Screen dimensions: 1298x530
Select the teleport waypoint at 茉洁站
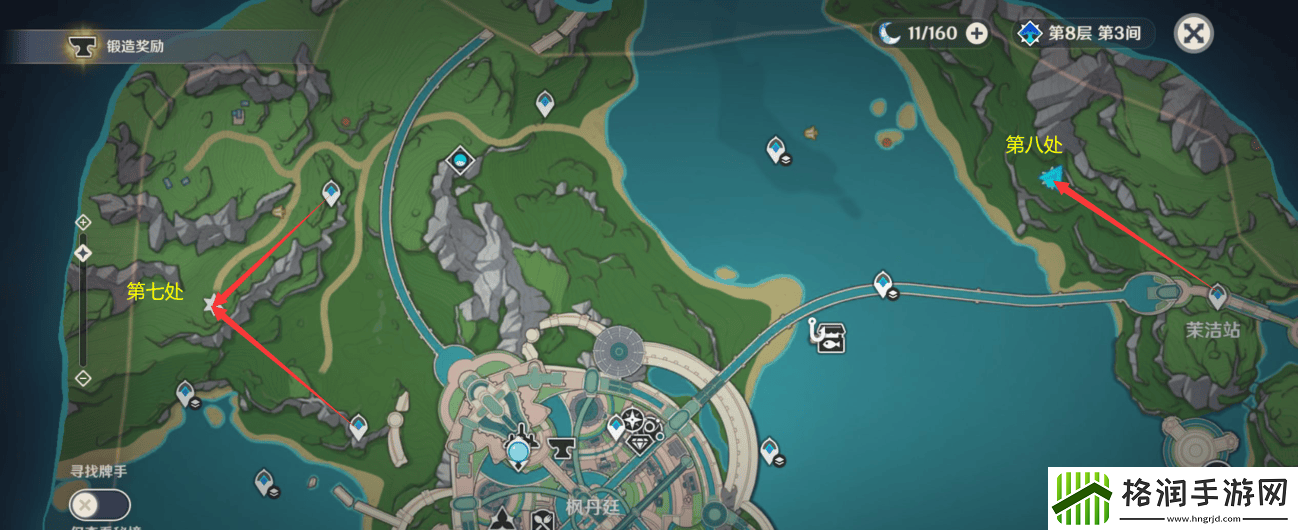pos(1217,296)
